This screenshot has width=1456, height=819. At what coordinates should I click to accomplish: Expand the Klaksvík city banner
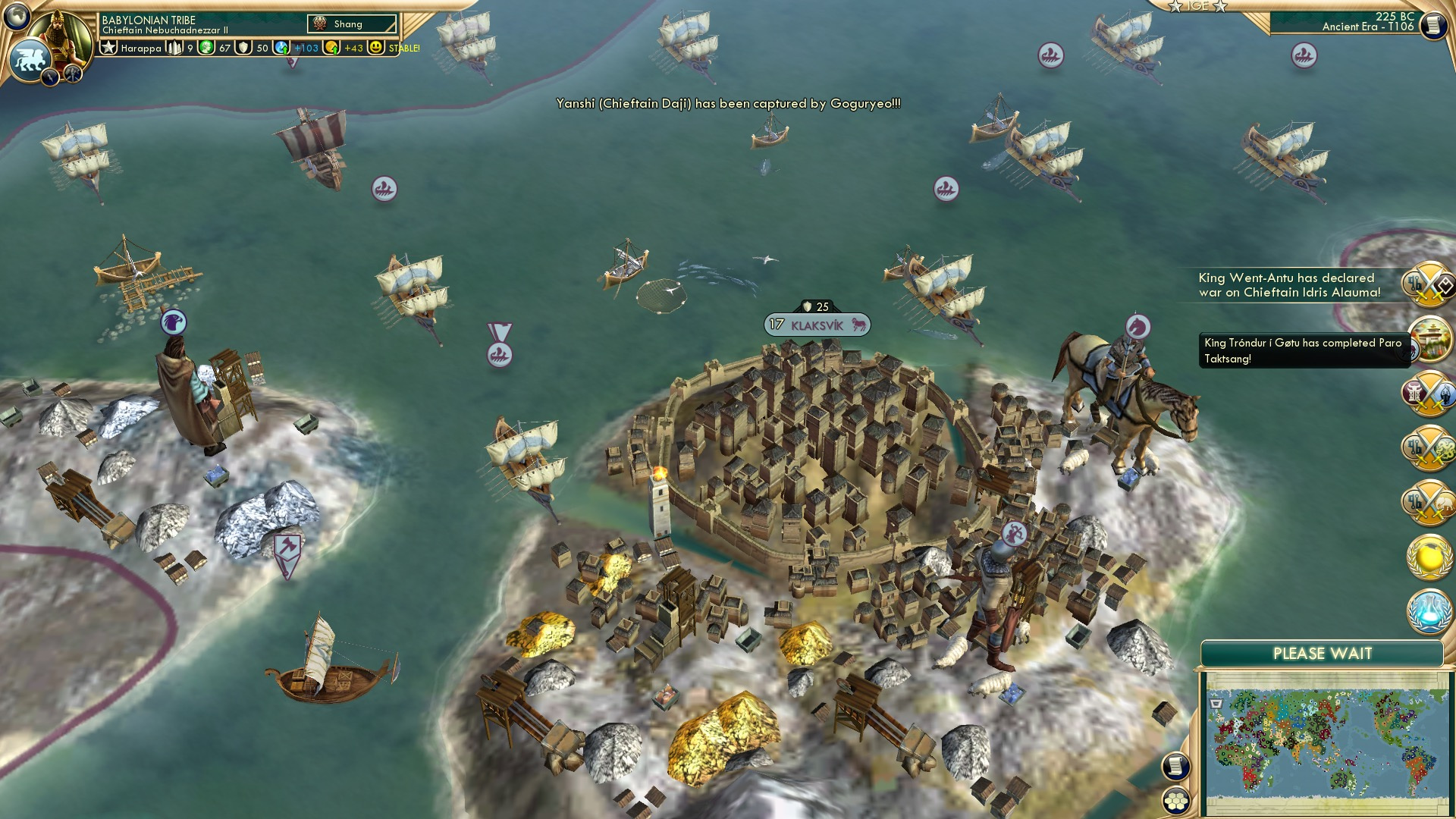(817, 325)
